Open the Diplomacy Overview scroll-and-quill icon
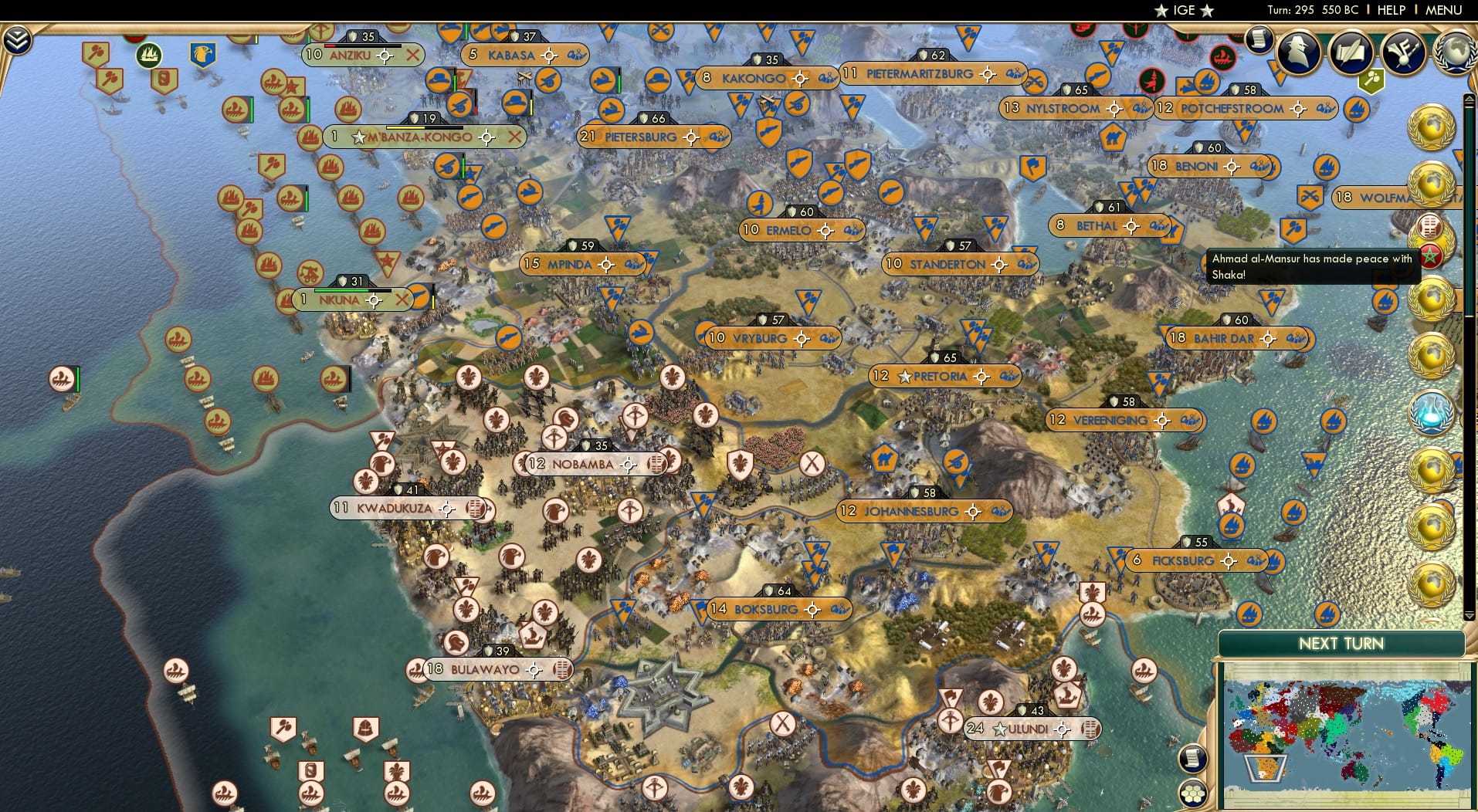The height and width of the screenshot is (812, 1478). pyautogui.click(x=1351, y=51)
